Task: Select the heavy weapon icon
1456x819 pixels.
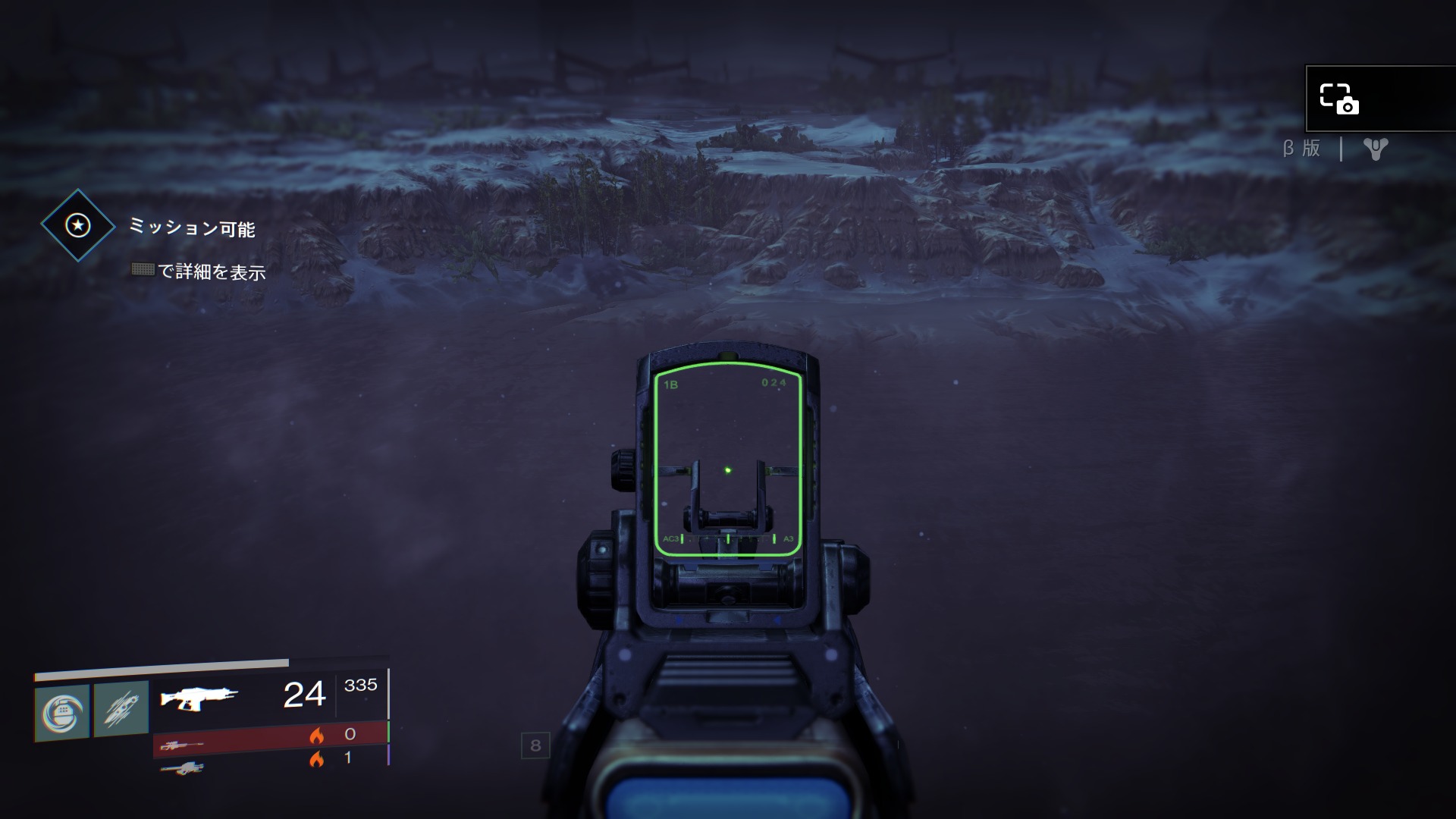Action: [x=182, y=768]
